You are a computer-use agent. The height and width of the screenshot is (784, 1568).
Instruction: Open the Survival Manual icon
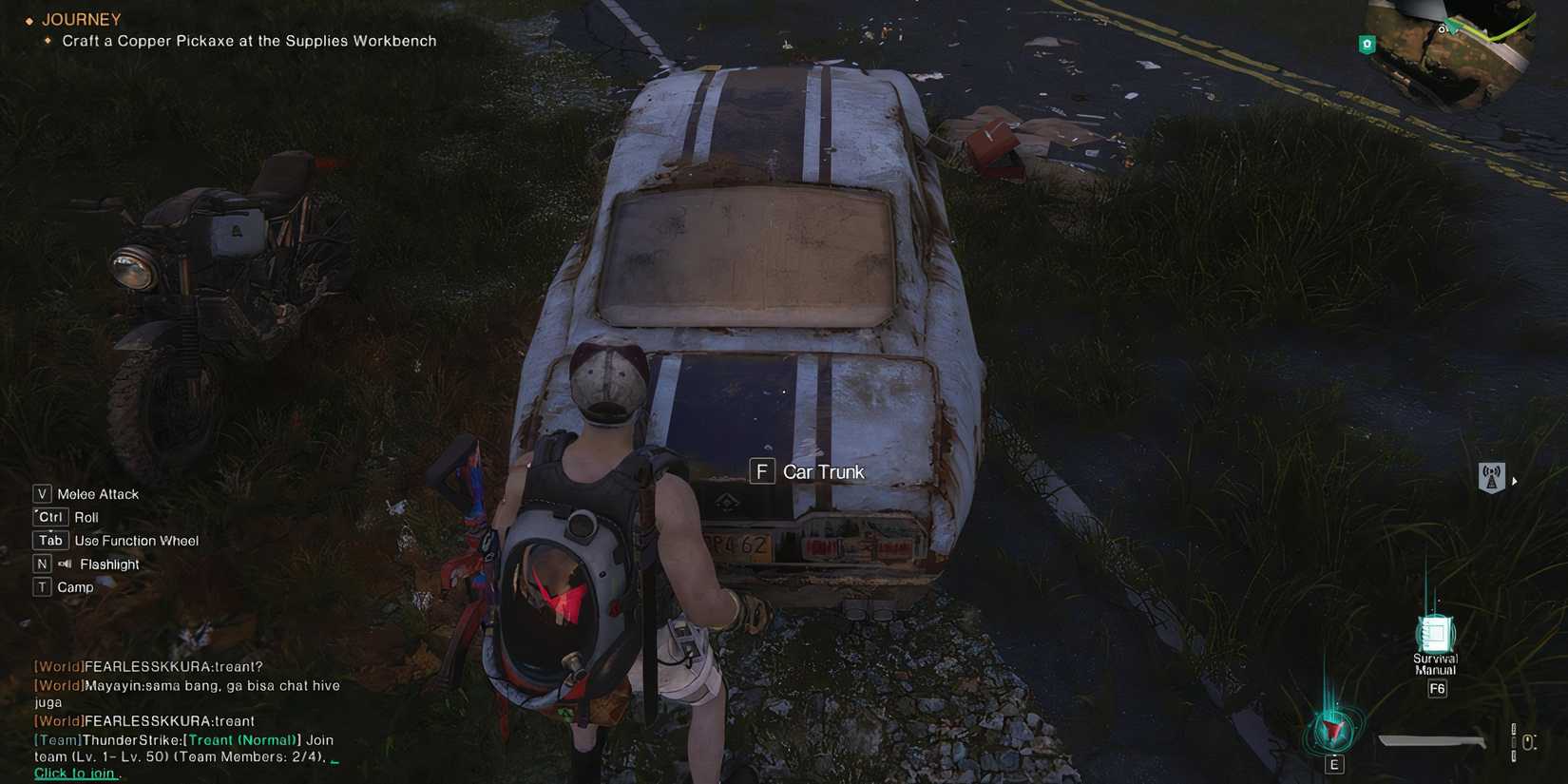point(1435,635)
